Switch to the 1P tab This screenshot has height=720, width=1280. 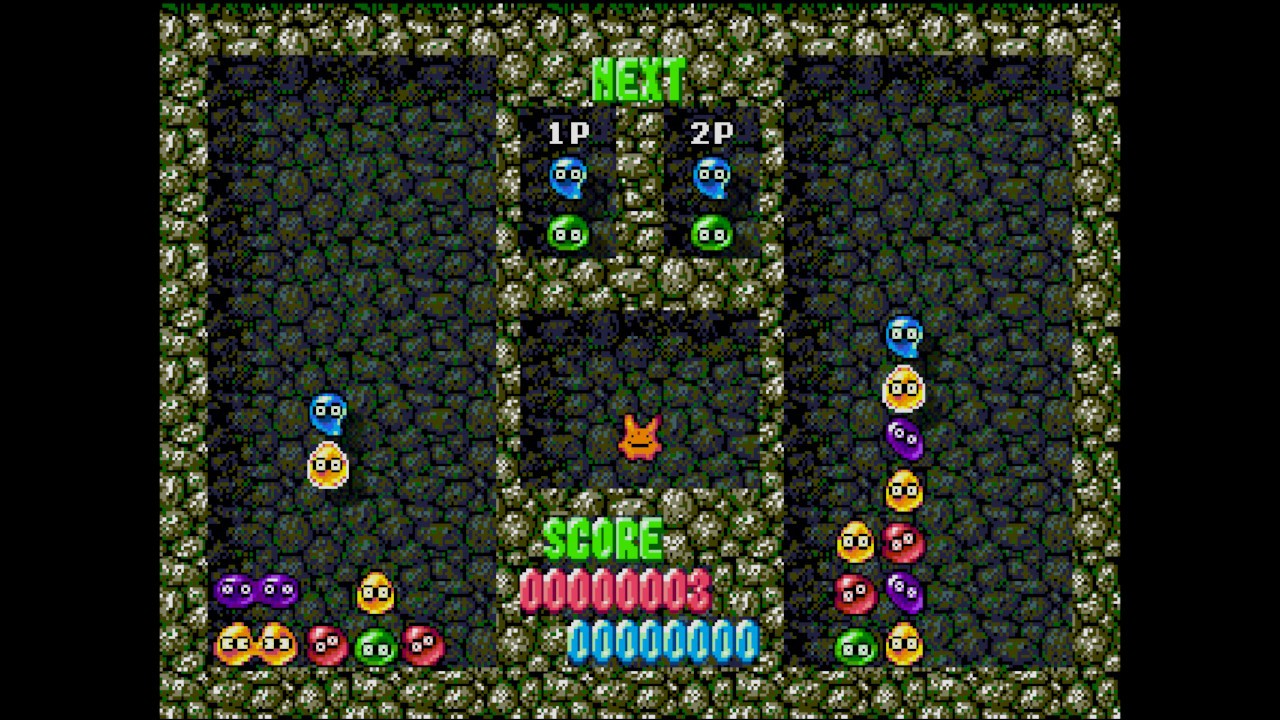568,133
